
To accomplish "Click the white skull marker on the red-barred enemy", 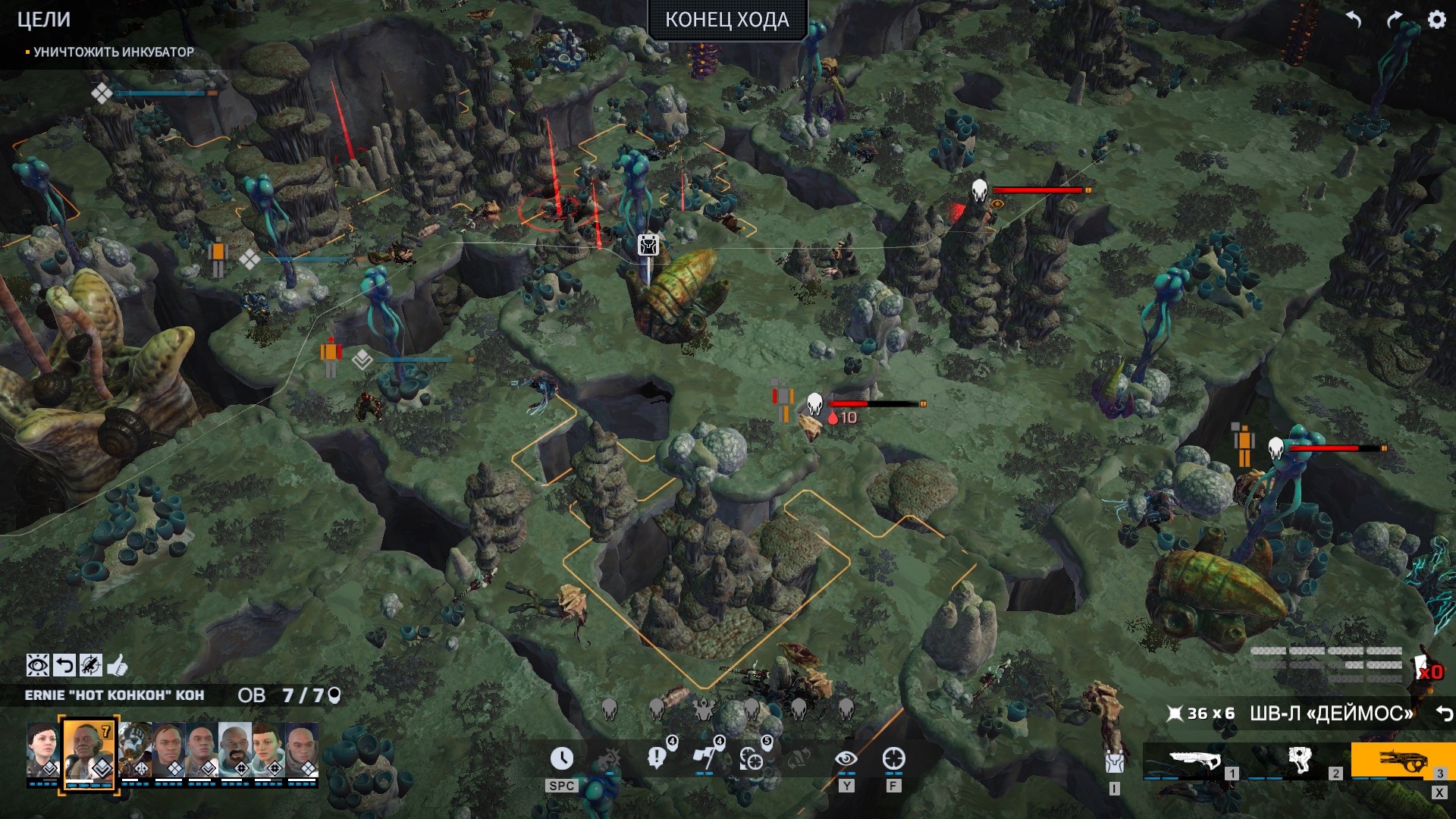I will (979, 190).
